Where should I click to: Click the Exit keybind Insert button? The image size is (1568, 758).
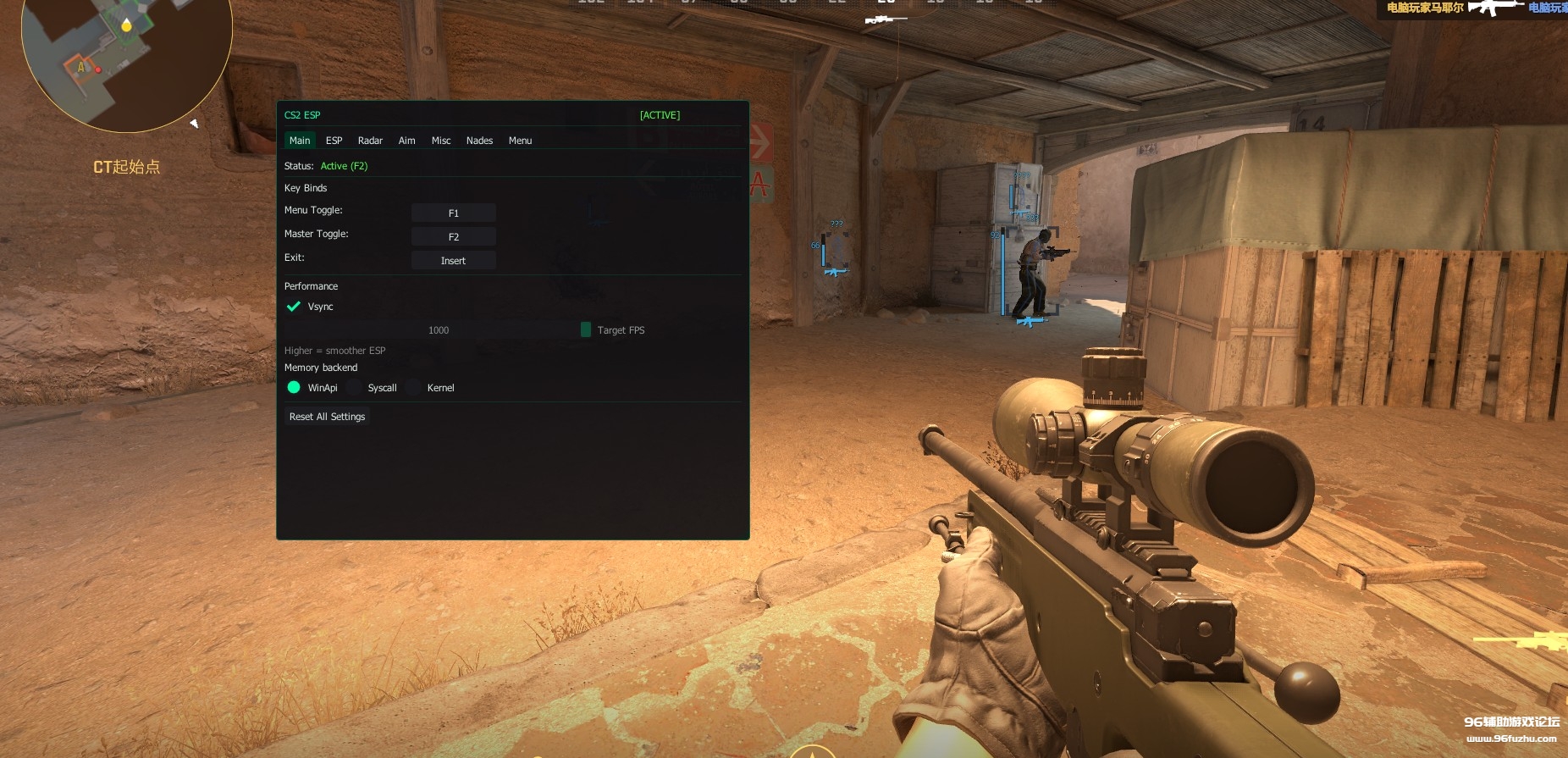click(x=454, y=261)
